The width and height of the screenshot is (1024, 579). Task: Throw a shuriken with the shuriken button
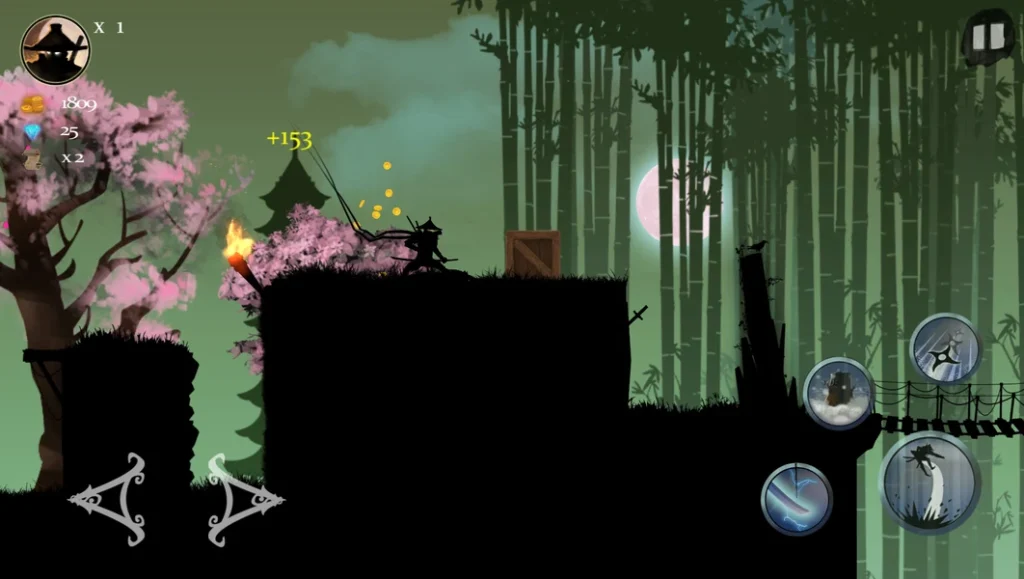tap(945, 349)
